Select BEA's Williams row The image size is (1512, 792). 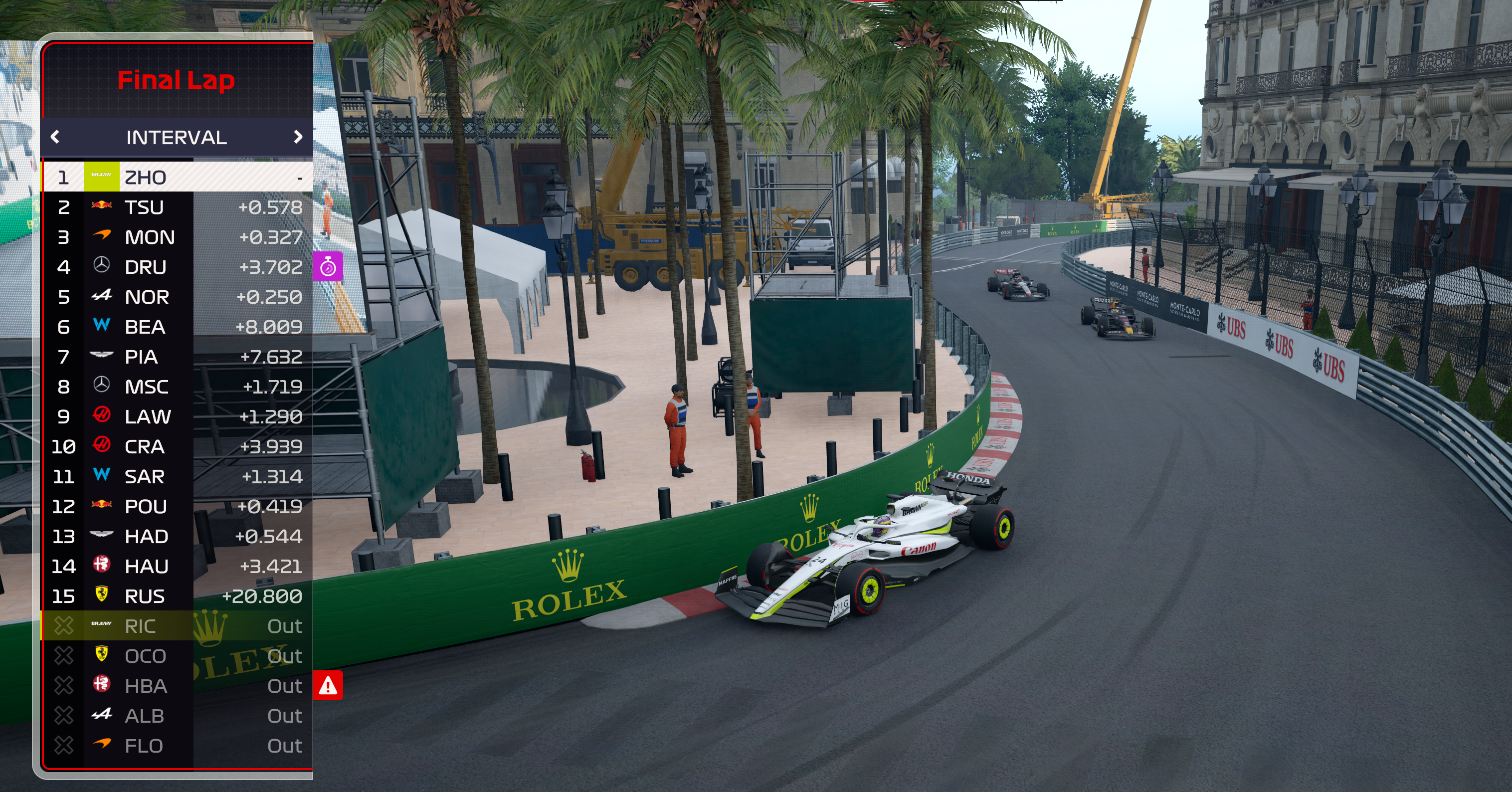point(176,327)
